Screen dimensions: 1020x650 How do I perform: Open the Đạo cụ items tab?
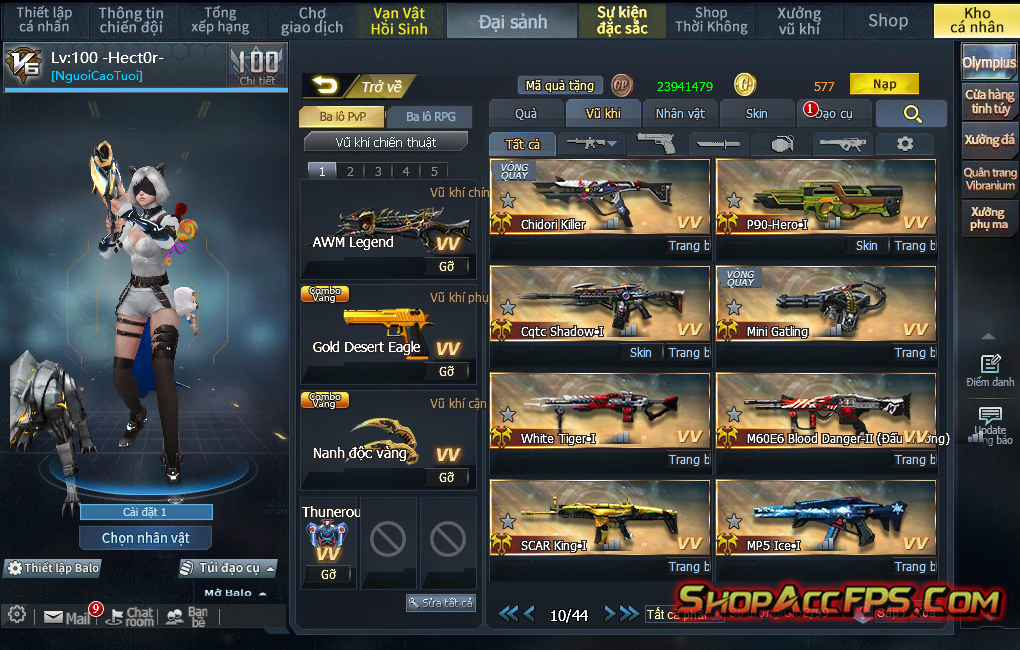point(833,114)
